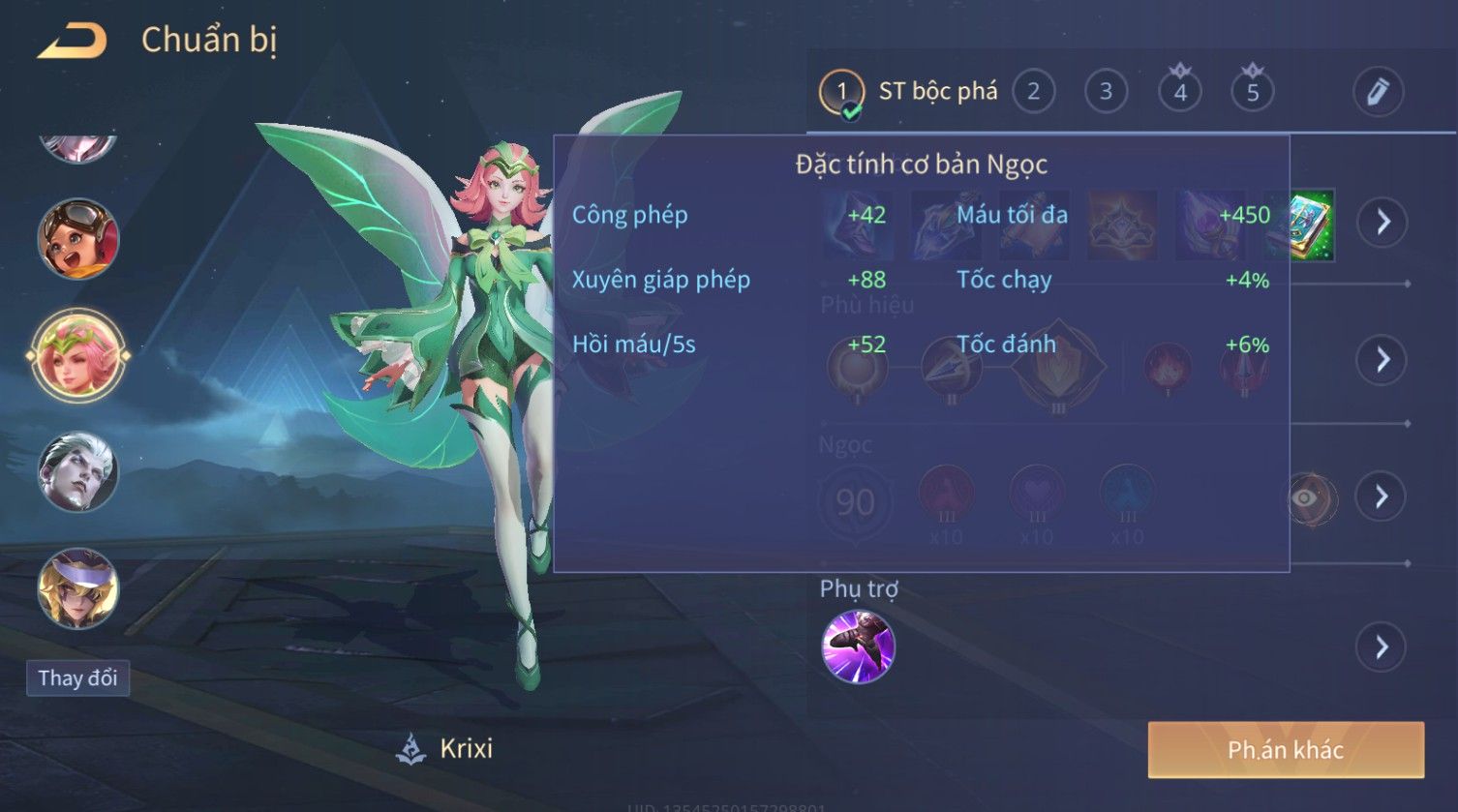Switch to build preset 3

point(1106,92)
